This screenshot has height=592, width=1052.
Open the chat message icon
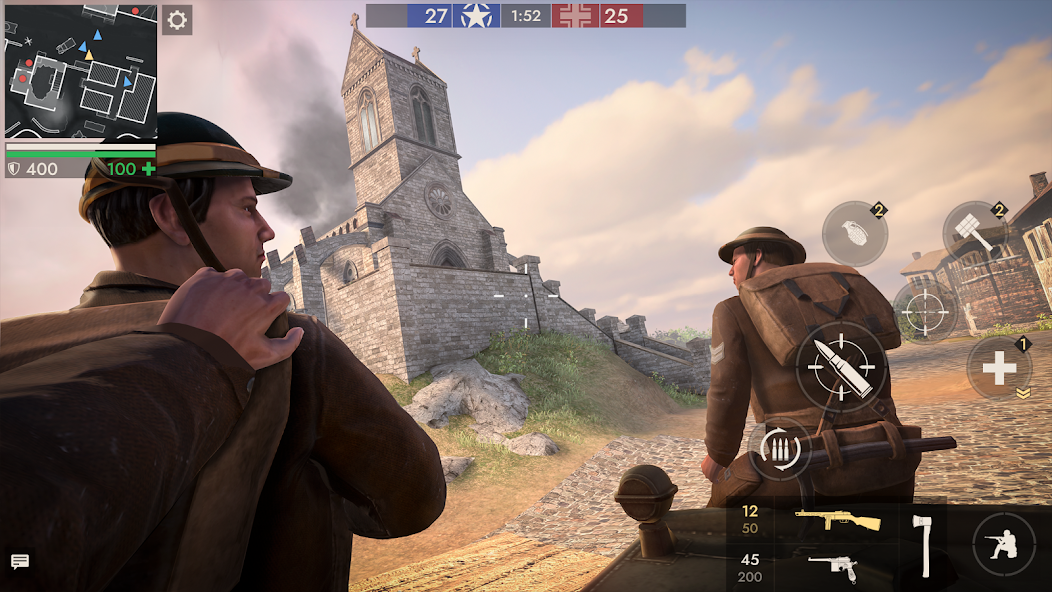[x=20, y=561]
